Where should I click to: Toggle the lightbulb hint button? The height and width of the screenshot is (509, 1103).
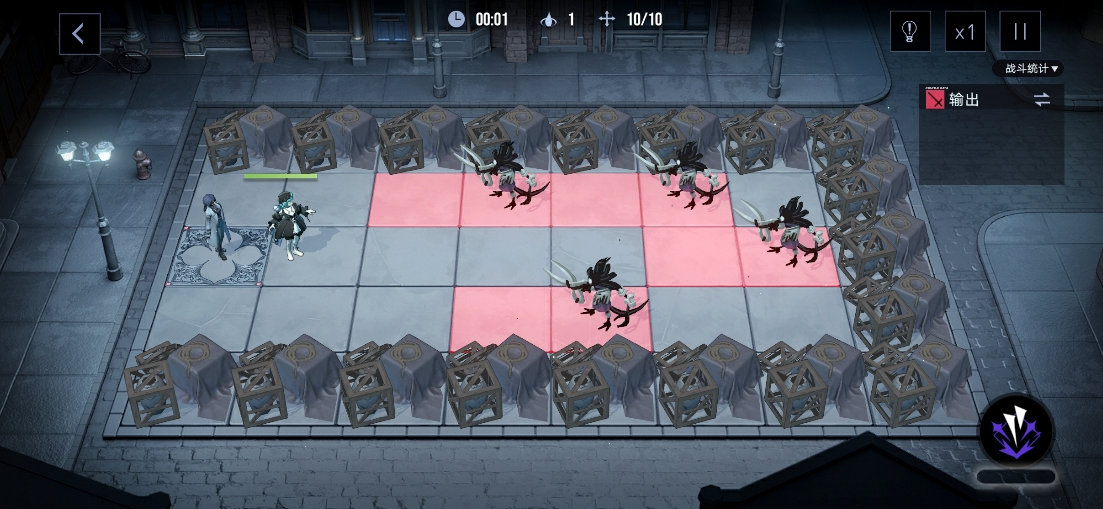coord(910,32)
